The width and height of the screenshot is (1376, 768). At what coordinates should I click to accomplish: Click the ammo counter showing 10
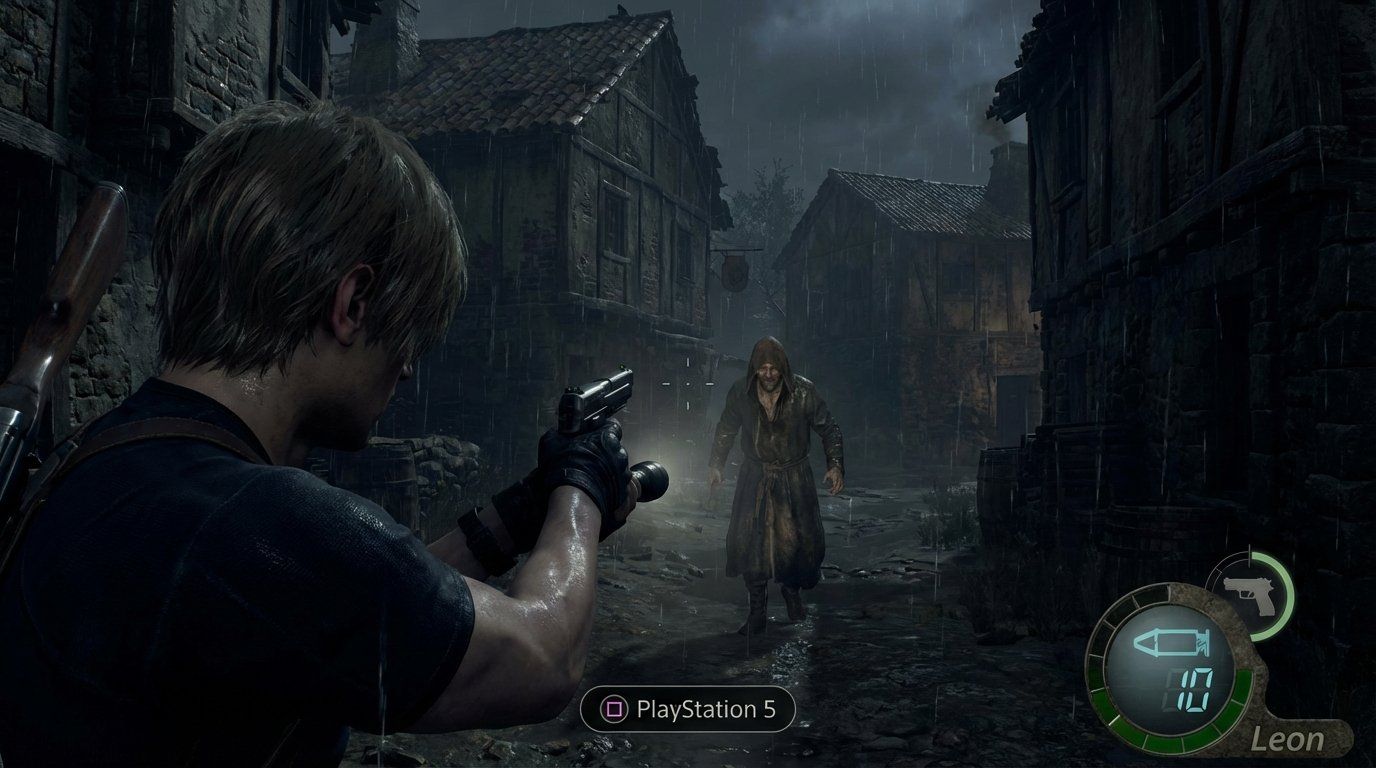coord(1195,690)
